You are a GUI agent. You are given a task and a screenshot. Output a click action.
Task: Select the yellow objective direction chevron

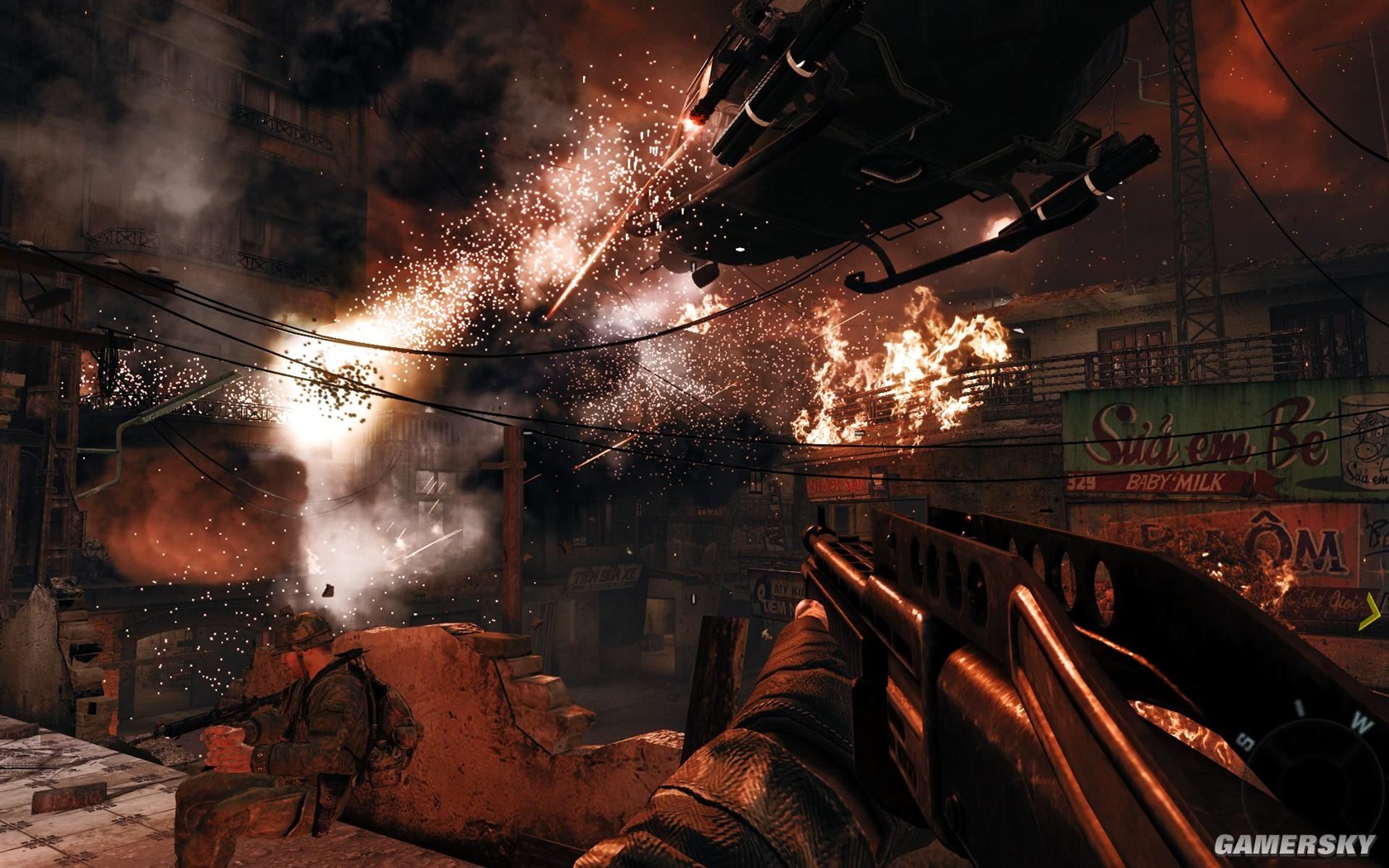tap(1372, 612)
